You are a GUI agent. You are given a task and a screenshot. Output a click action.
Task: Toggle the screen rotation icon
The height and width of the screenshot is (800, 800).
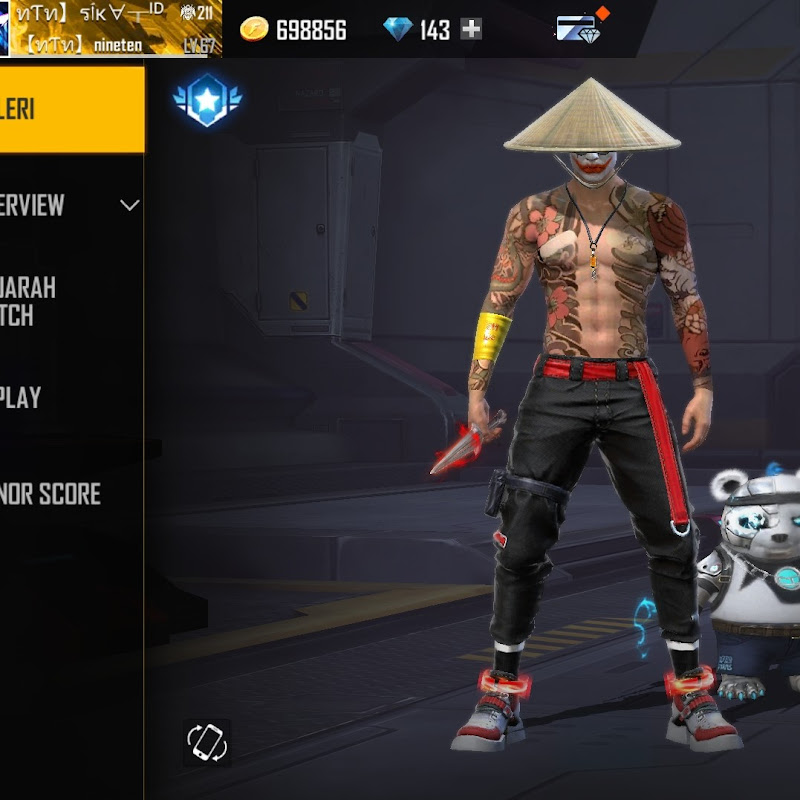pyautogui.click(x=208, y=742)
